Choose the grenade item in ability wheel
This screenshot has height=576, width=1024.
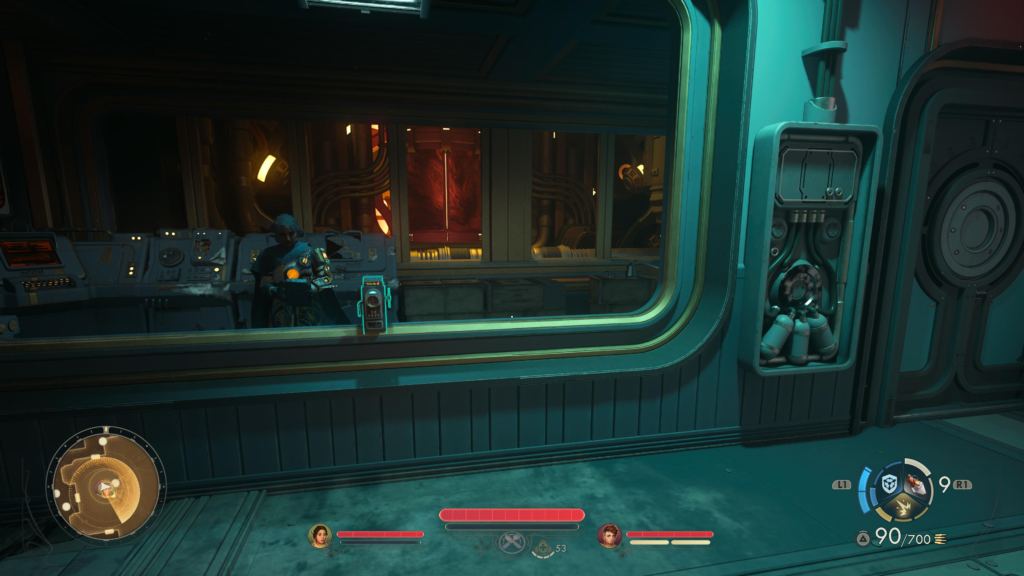pos(916,485)
